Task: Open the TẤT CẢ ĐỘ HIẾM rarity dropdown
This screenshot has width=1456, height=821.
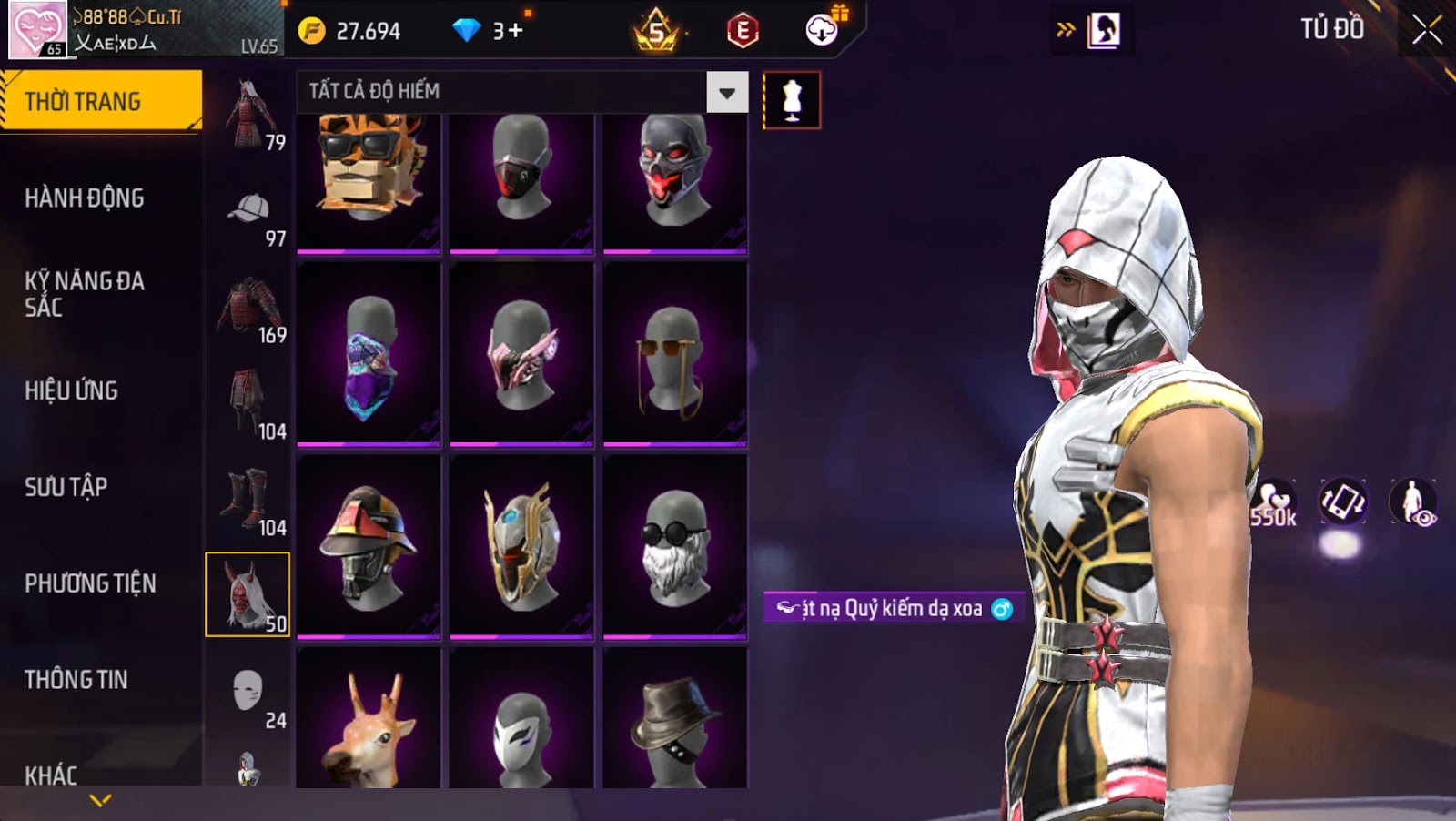Action: coord(726,92)
